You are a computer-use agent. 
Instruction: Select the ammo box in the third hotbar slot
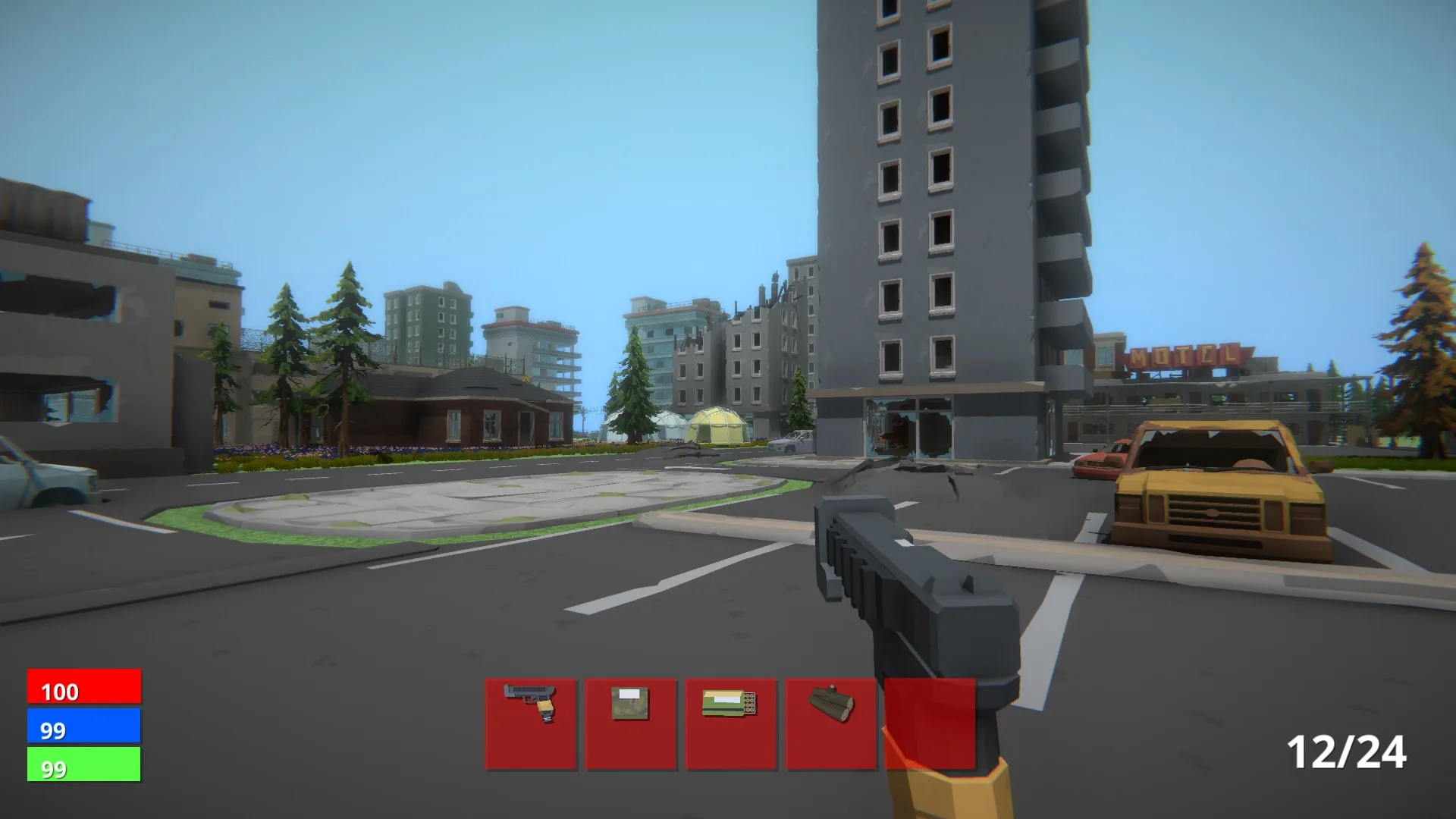point(730,719)
